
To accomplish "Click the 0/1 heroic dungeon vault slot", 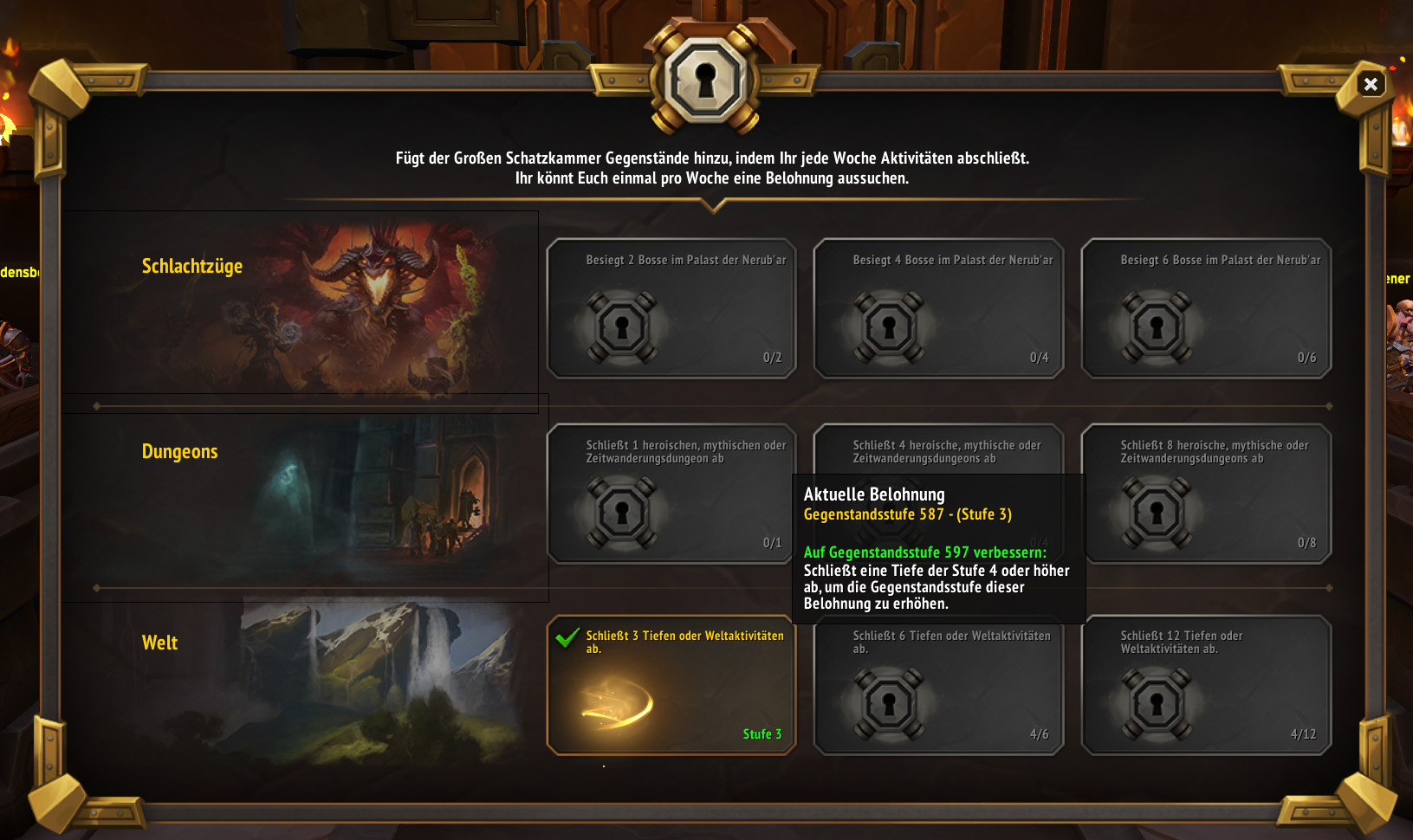I will pos(671,494).
